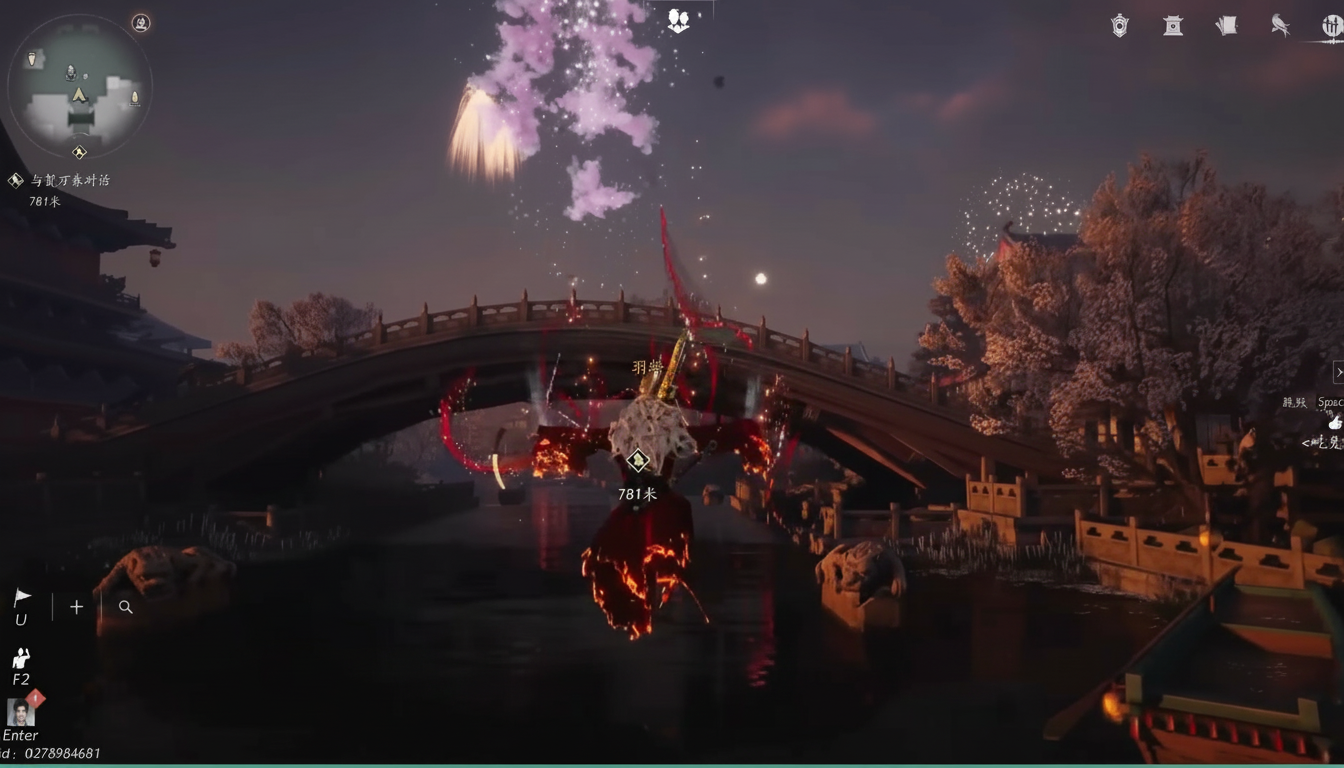The image size is (1344, 768).
Task: Select the swallow messenger bird icon
Action: pos(1281,25)
